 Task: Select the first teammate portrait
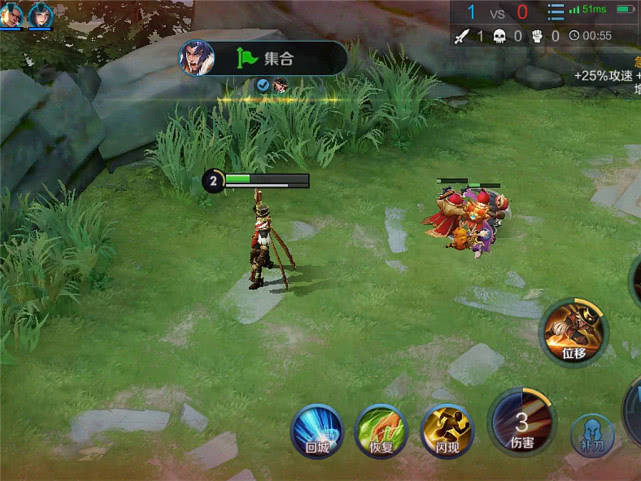pos(13,13)
